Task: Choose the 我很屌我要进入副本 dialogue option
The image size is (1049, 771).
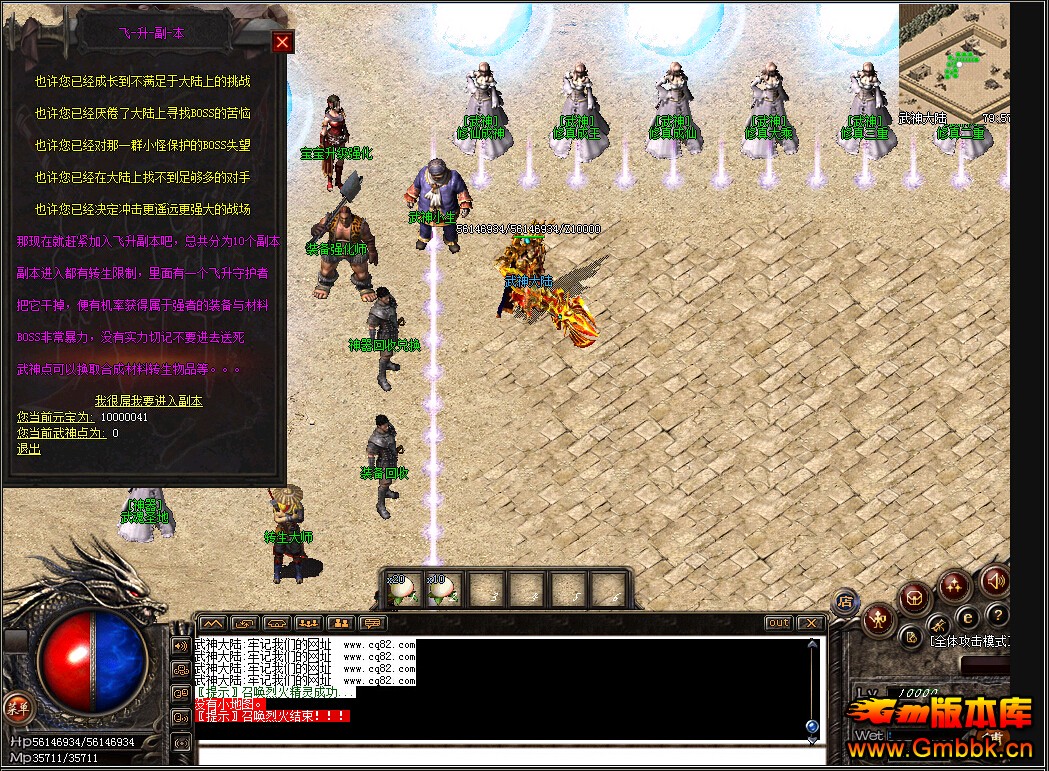Action: [148, 400]
